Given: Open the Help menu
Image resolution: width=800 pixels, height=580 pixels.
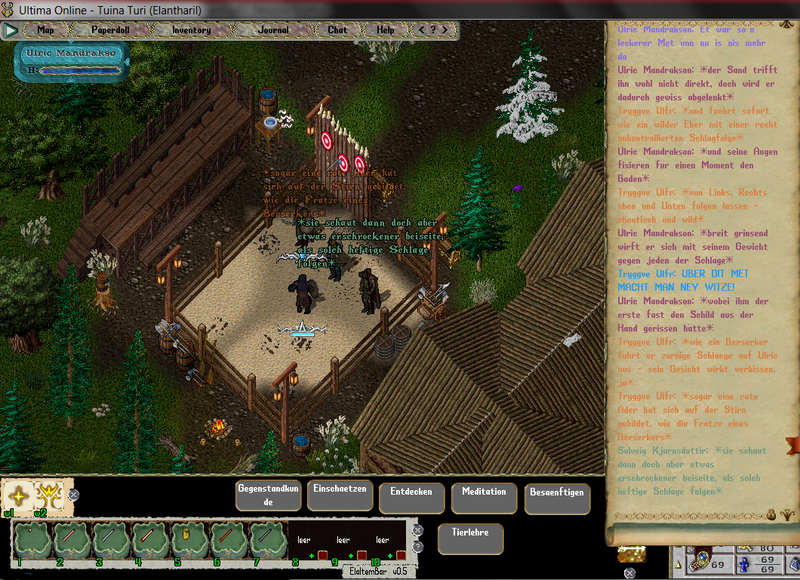Looking at the screenshot, I should click(x=386, y=30).
